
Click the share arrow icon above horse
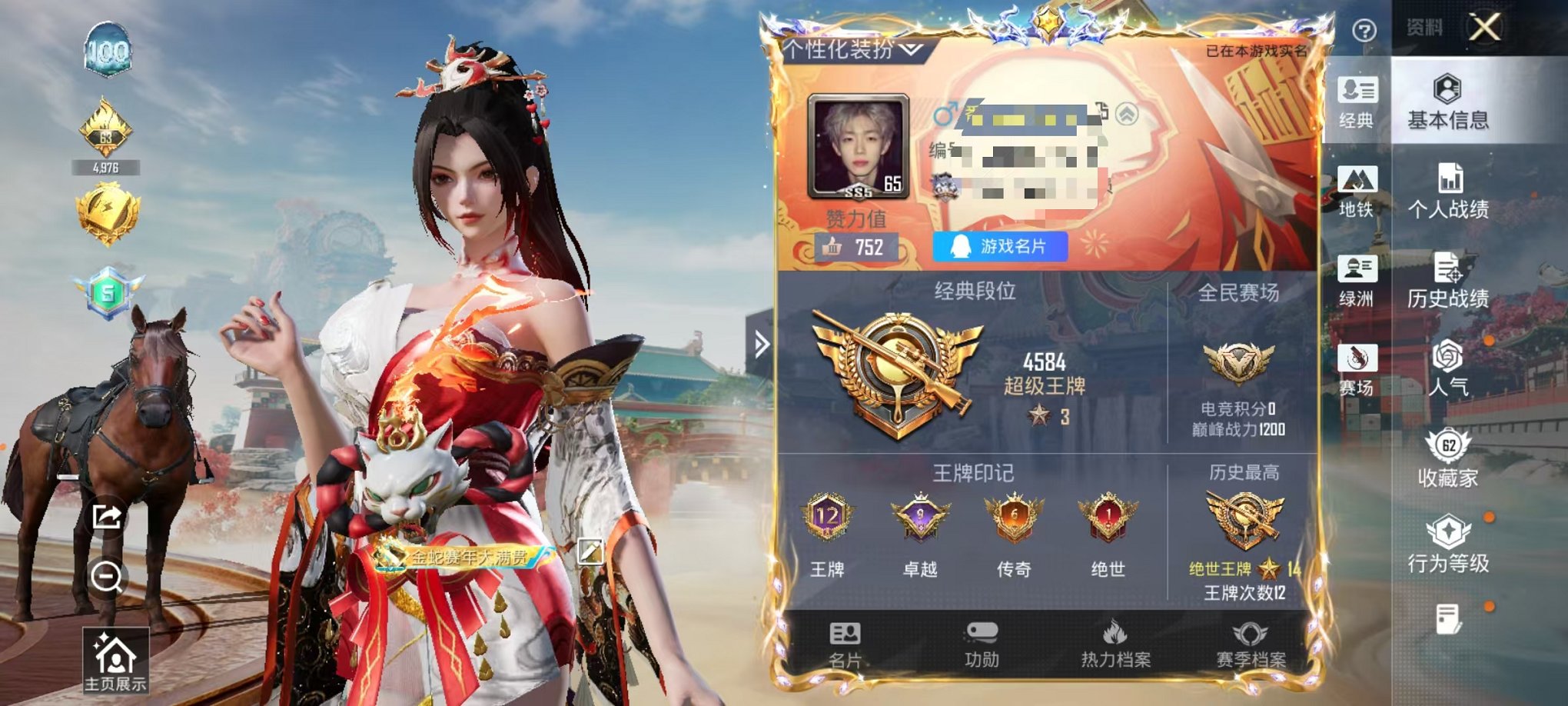(x=108, y=518)
